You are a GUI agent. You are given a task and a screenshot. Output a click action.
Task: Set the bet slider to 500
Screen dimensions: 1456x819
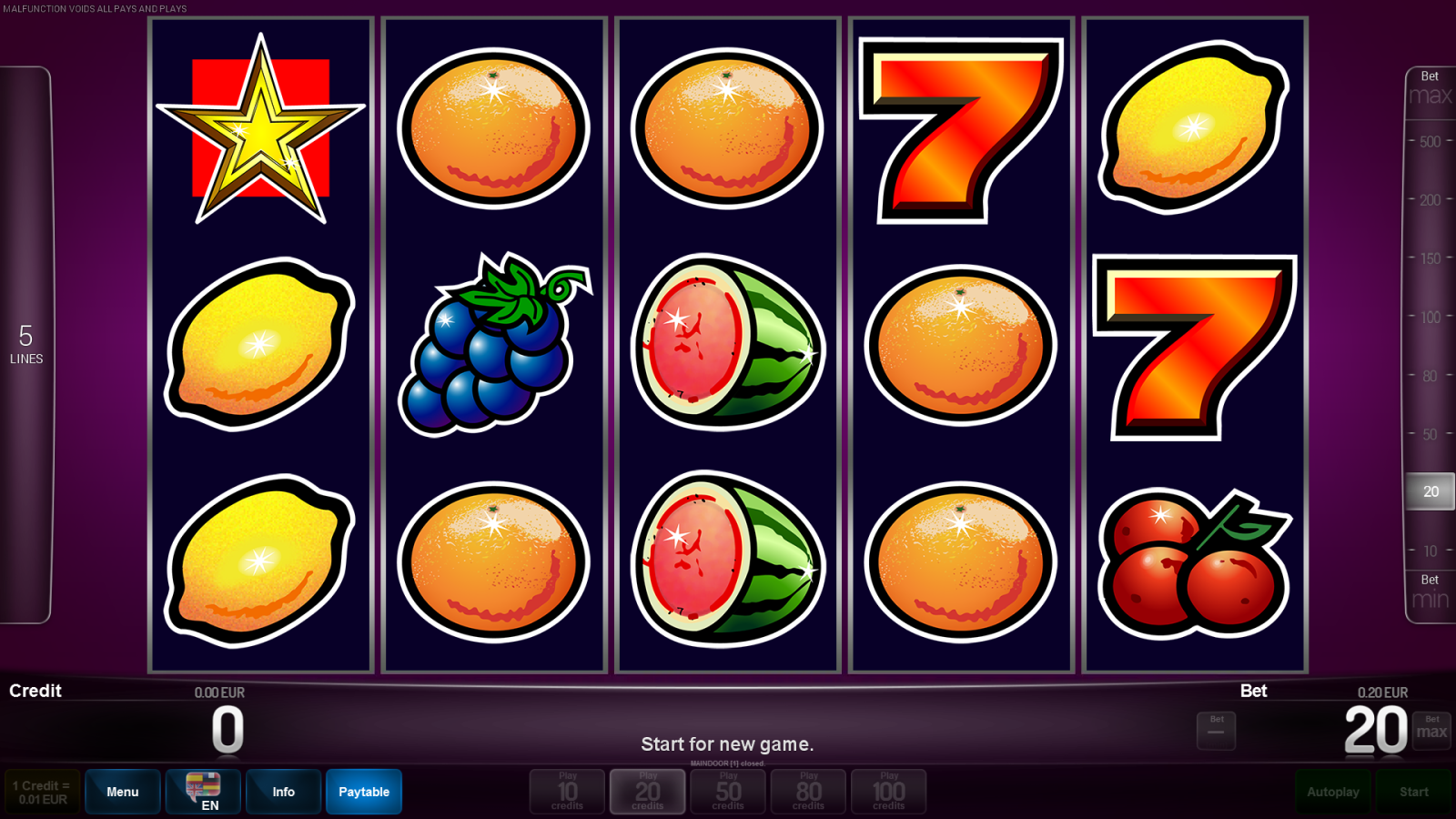pos(1430,142)
